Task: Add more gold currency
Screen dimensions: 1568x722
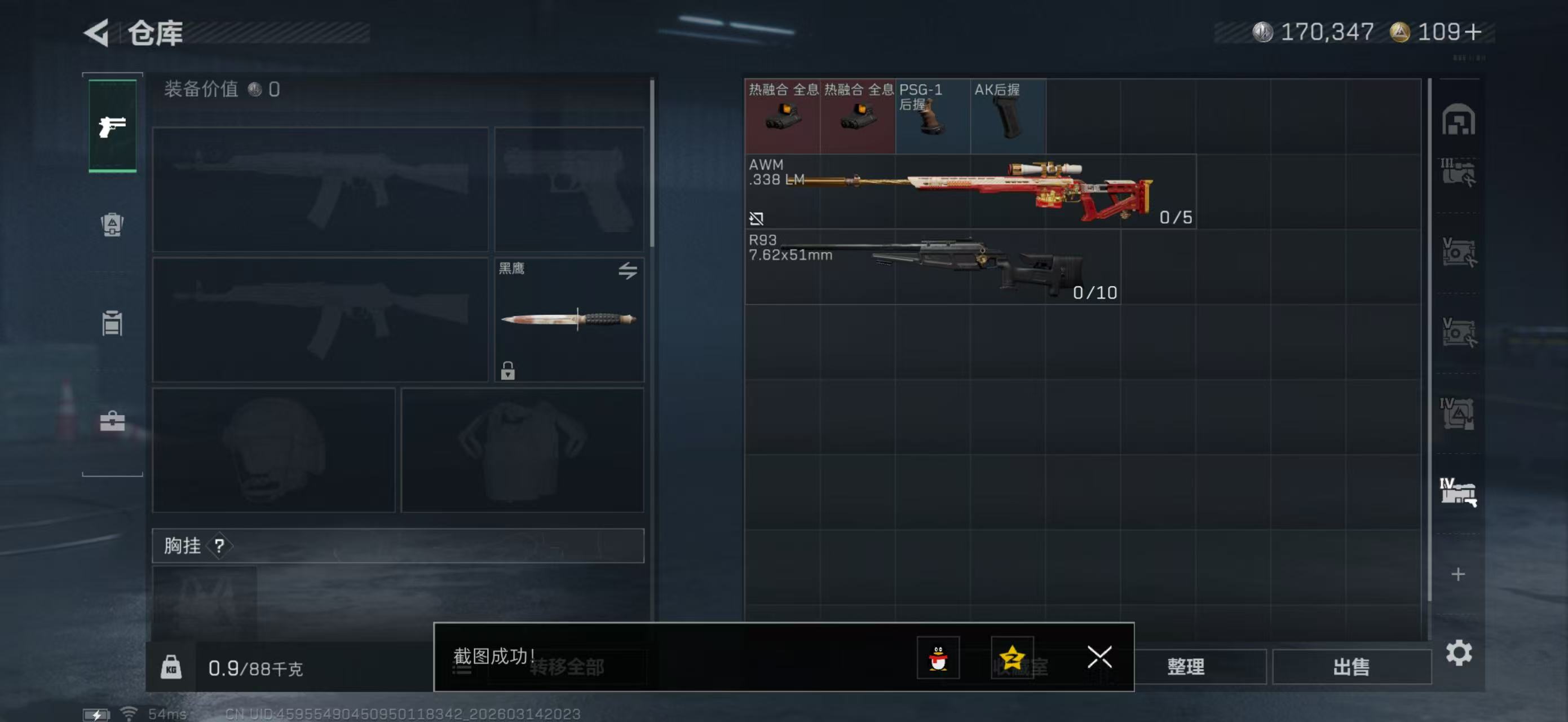Action: coord(1474,32)
